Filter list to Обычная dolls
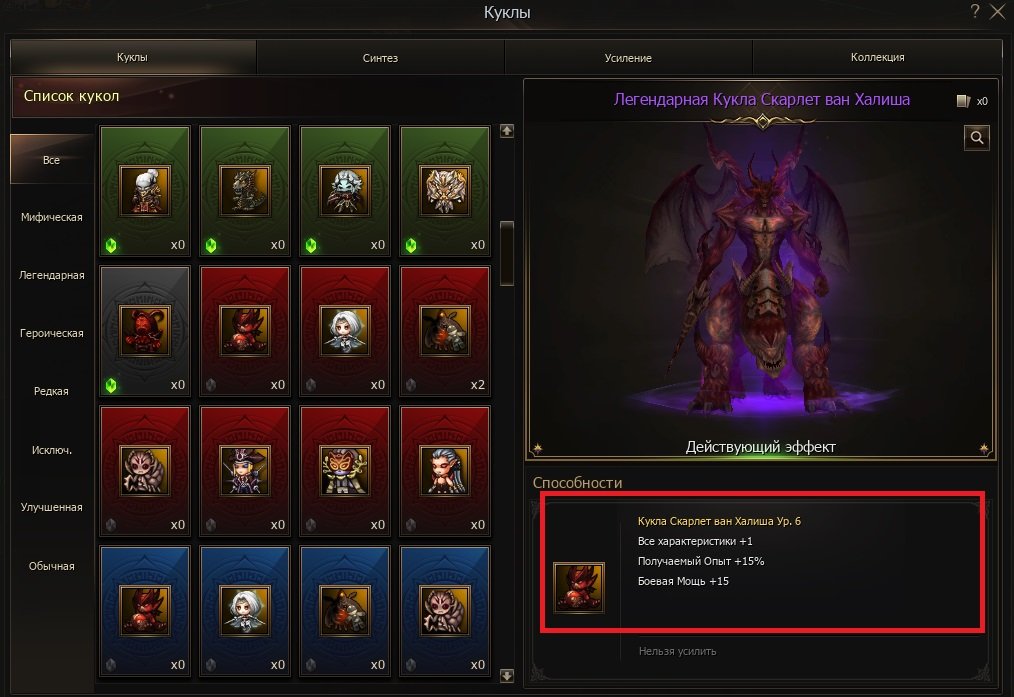Screen dimensions: 1014x697 52,566
